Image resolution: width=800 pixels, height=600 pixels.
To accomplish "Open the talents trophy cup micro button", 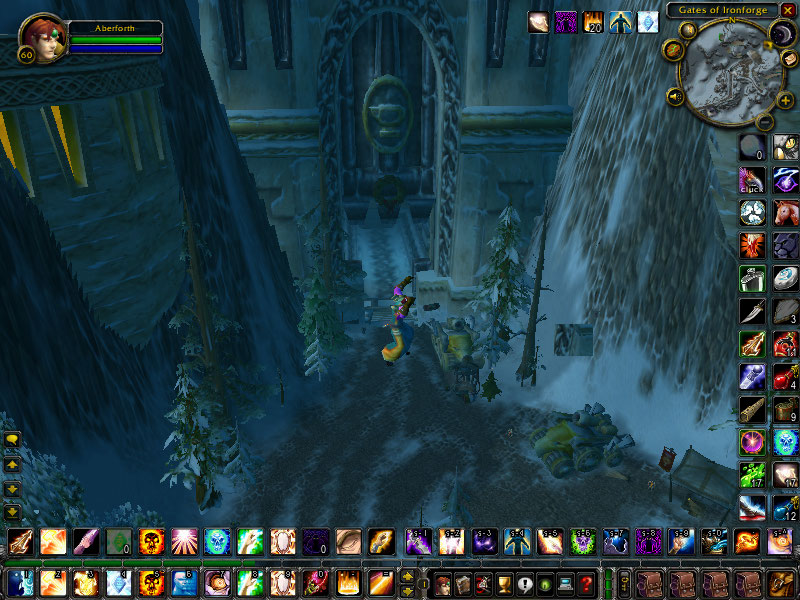I will (x=504, y=583).
